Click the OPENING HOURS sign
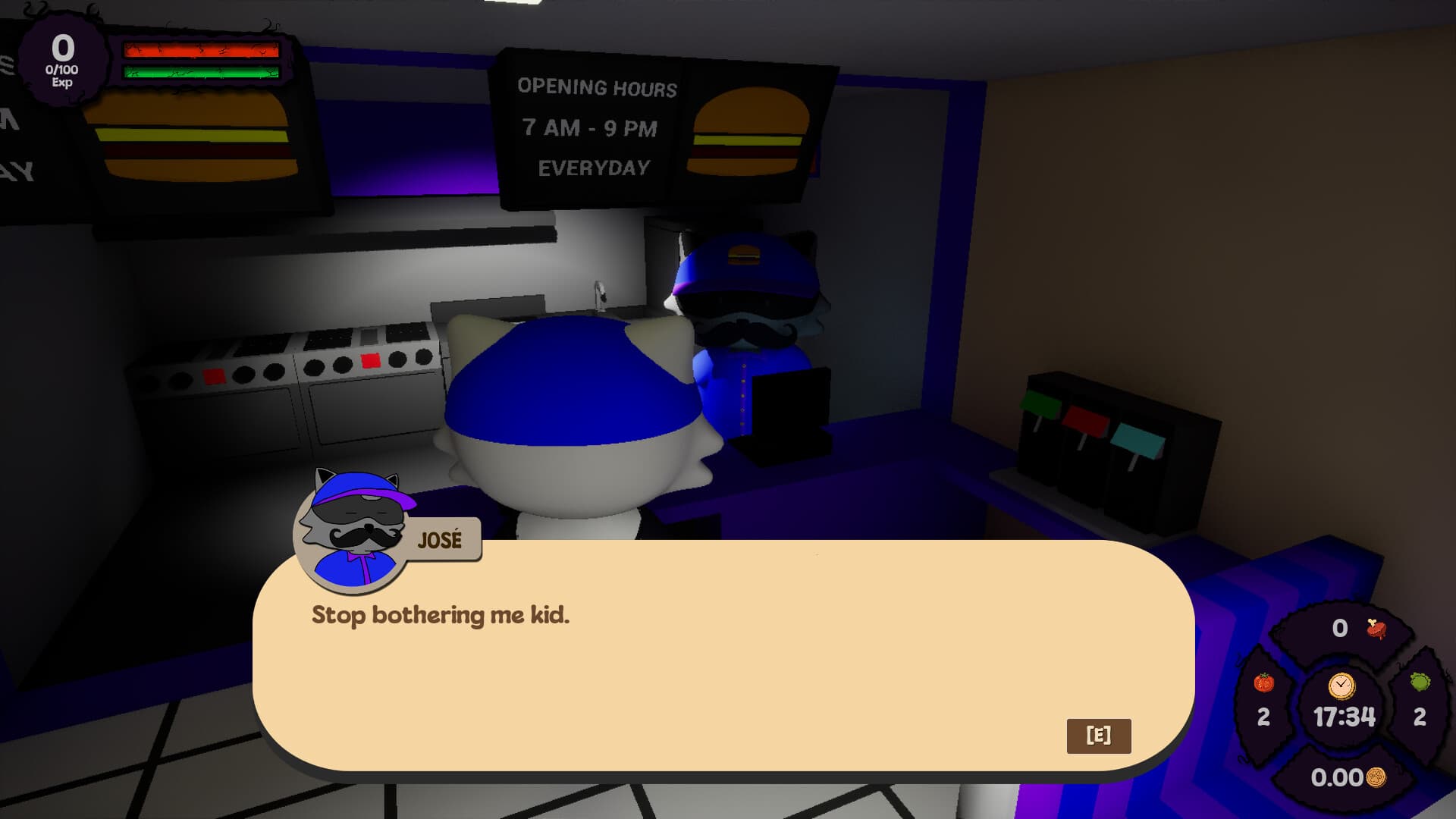Screen dimensions: 1456x819 (x=598, y=88)
